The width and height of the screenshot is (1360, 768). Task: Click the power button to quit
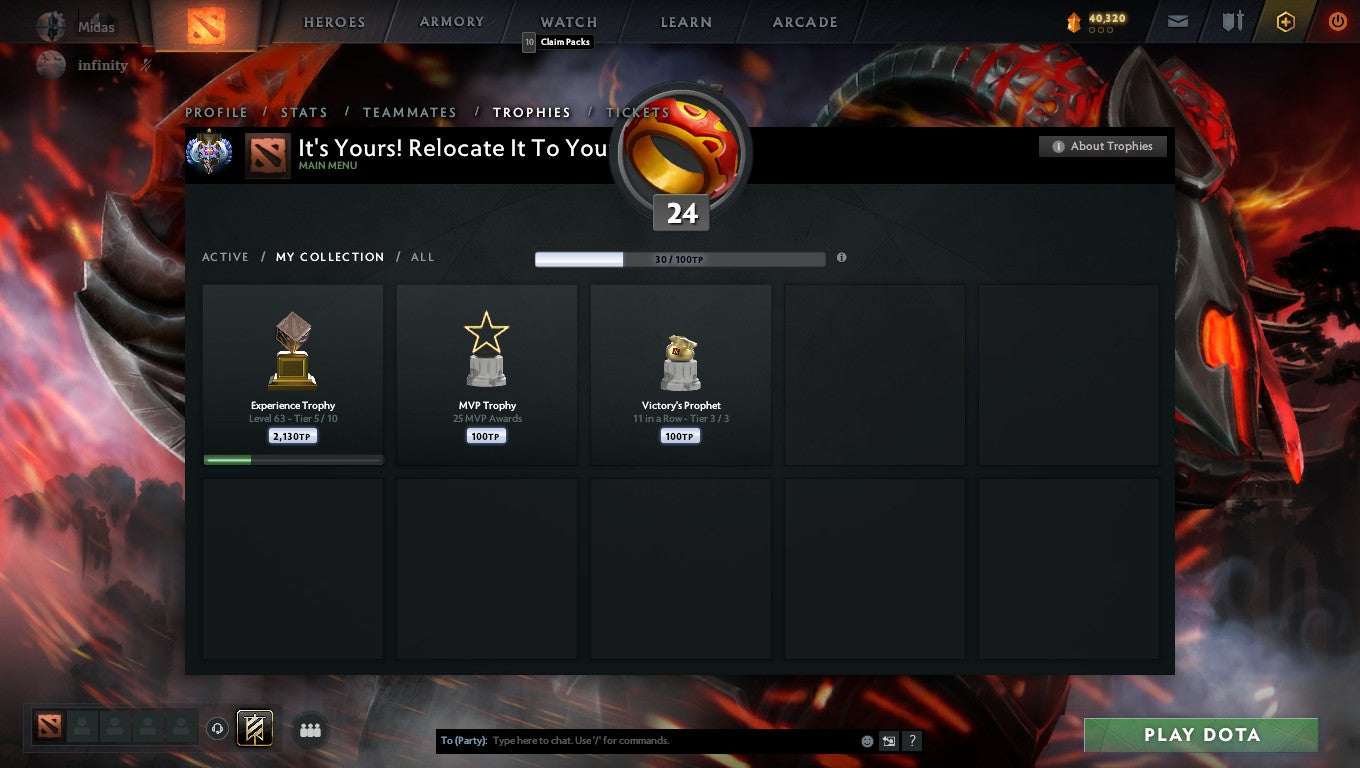1338,21
